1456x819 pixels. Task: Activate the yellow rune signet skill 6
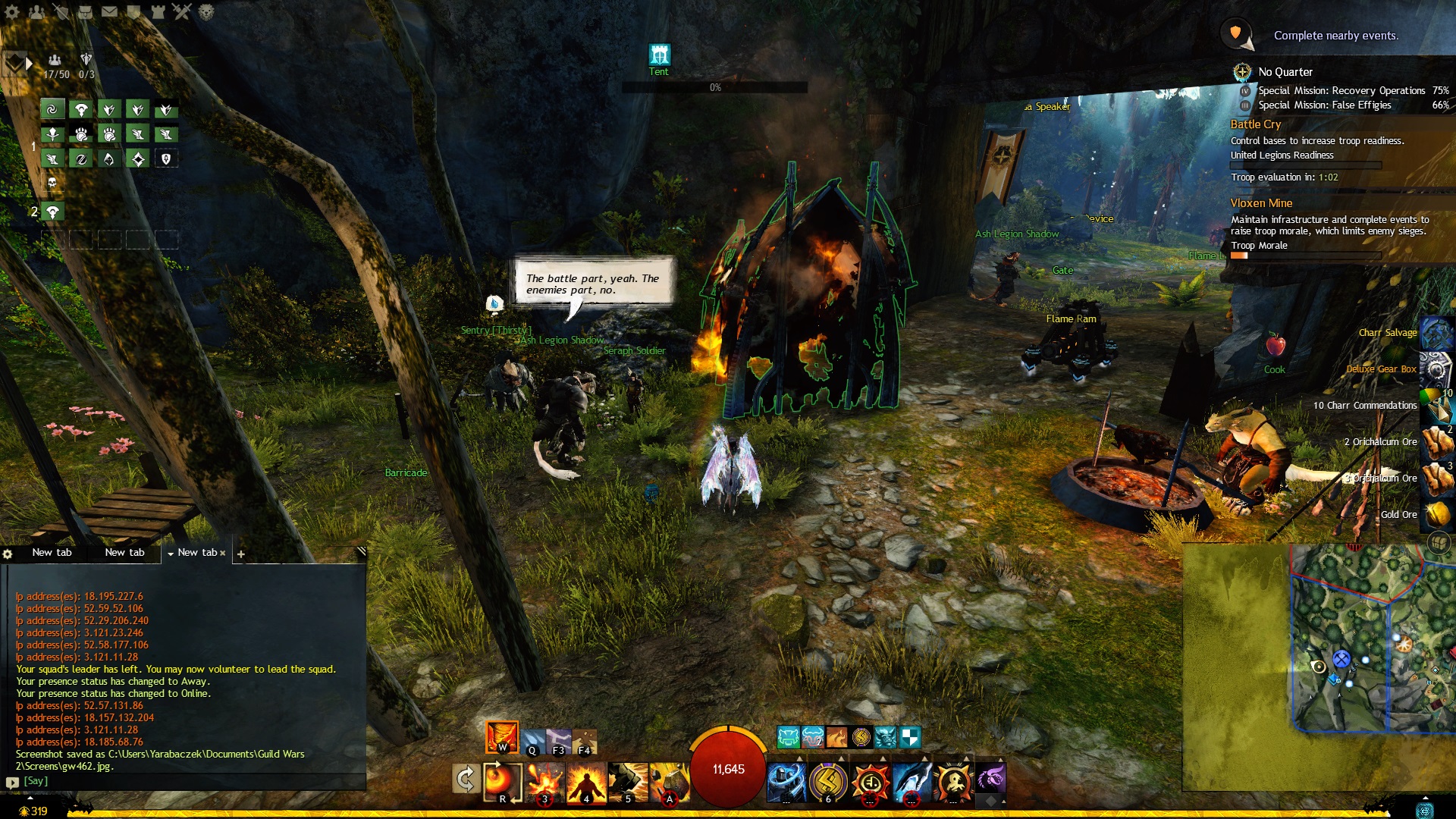[827, 781]
